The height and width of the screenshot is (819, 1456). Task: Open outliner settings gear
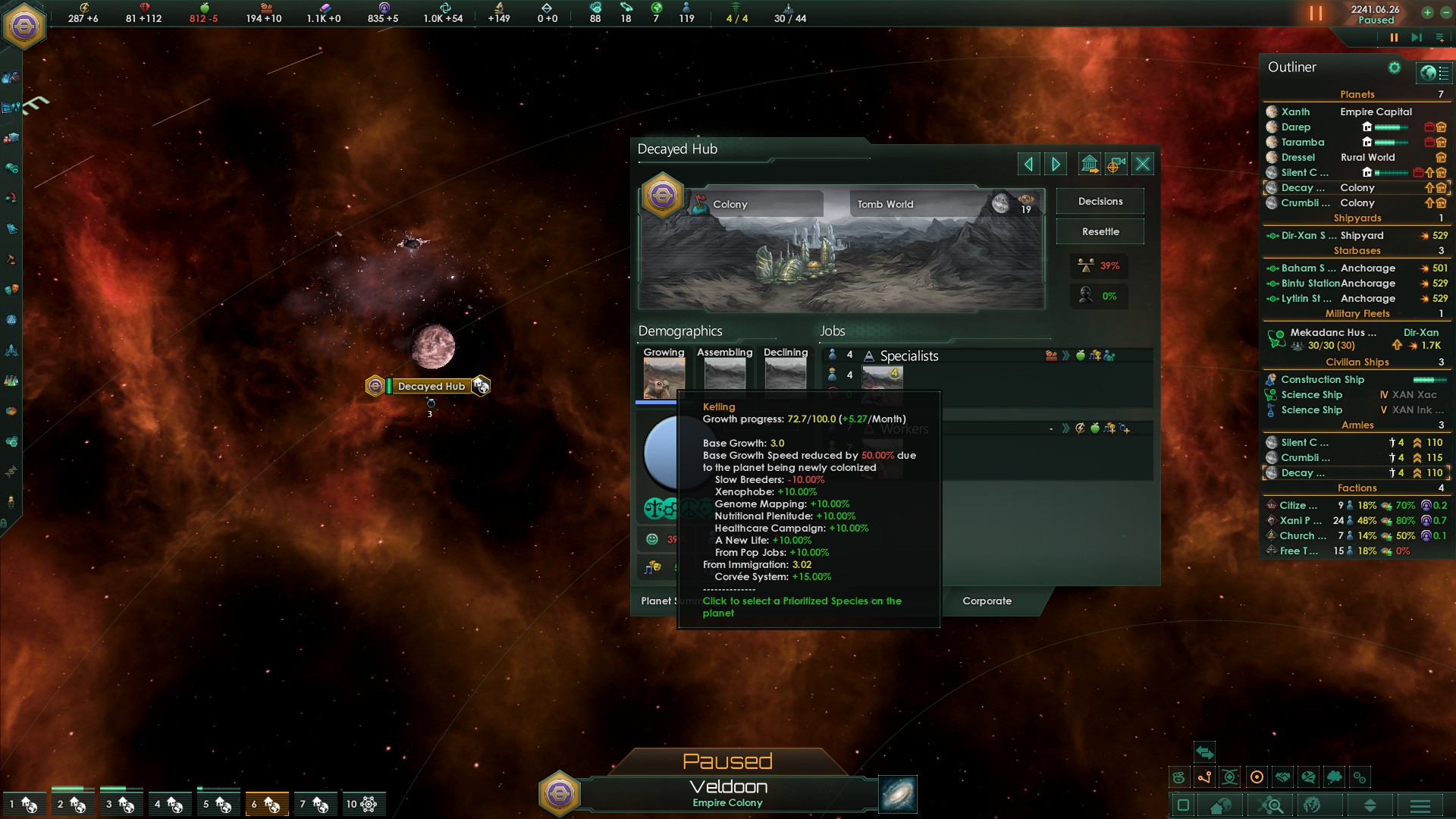coord(1394,67)
